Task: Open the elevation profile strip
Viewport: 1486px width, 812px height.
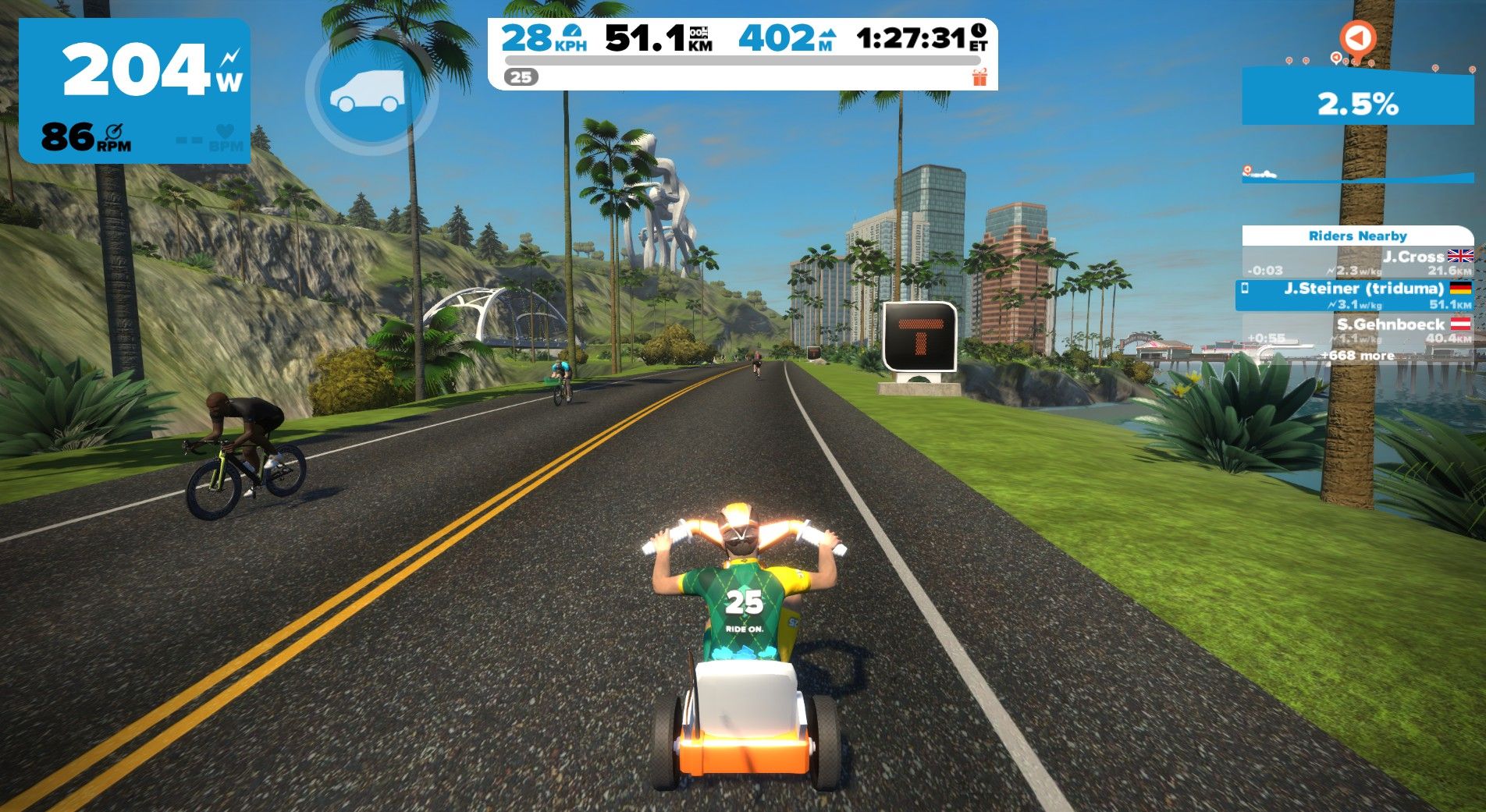Action: [x=1357, y=175]
